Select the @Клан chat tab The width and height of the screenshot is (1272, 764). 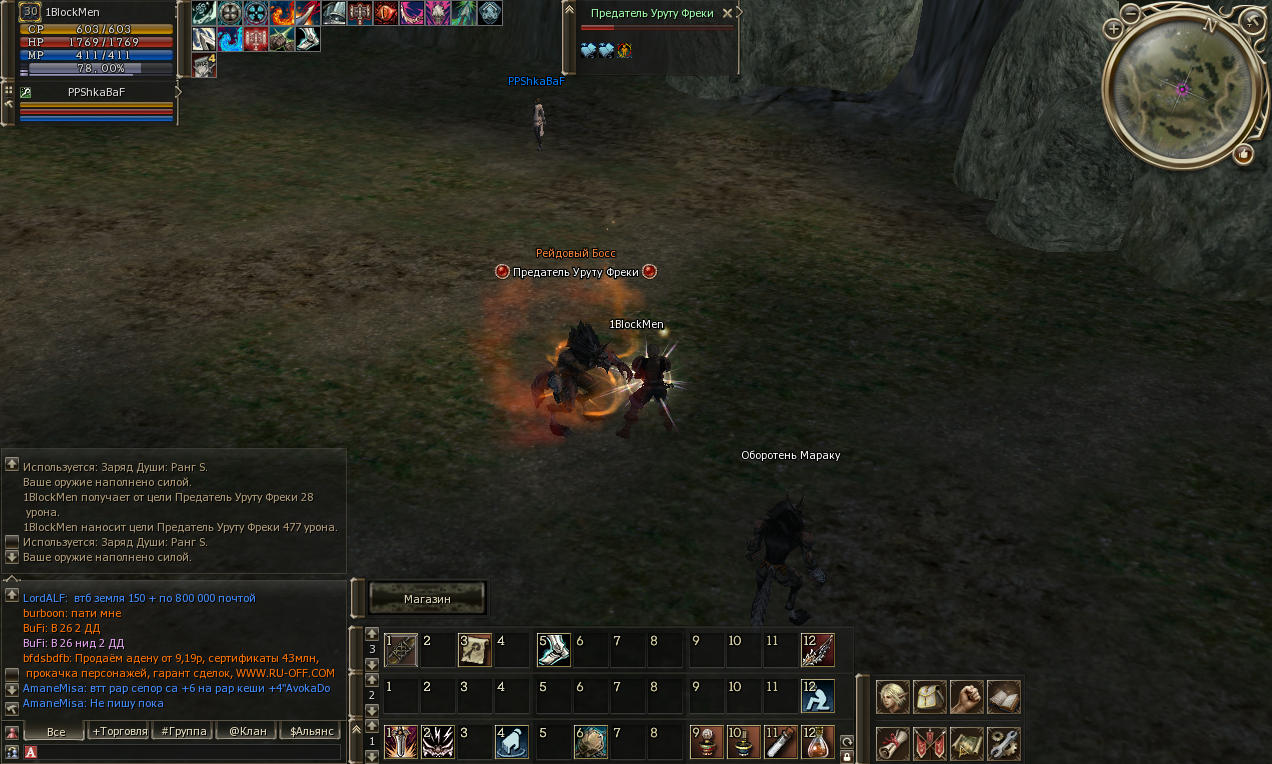[246, 731]
